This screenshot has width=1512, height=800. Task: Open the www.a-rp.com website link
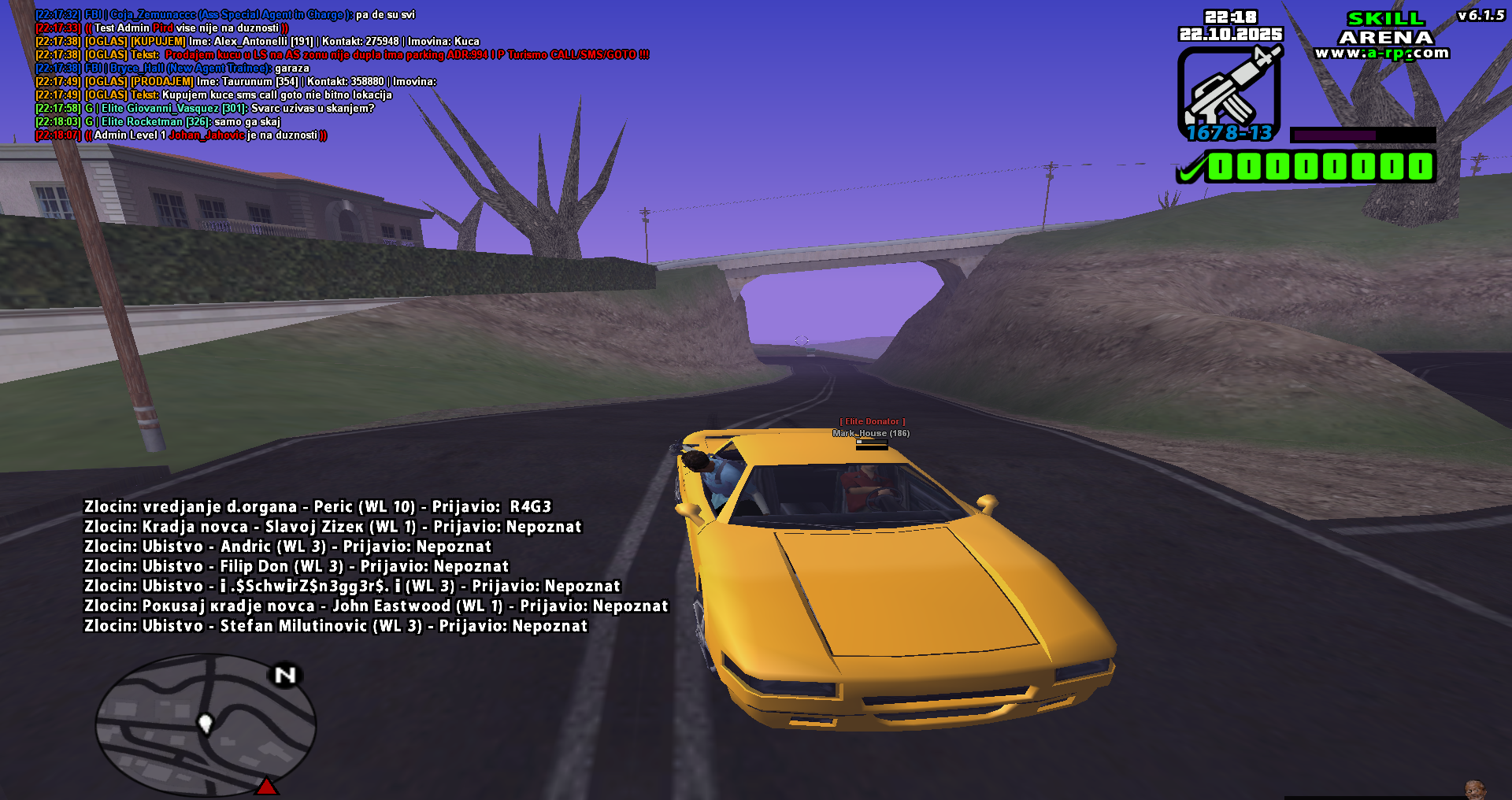coord(1384,50)
